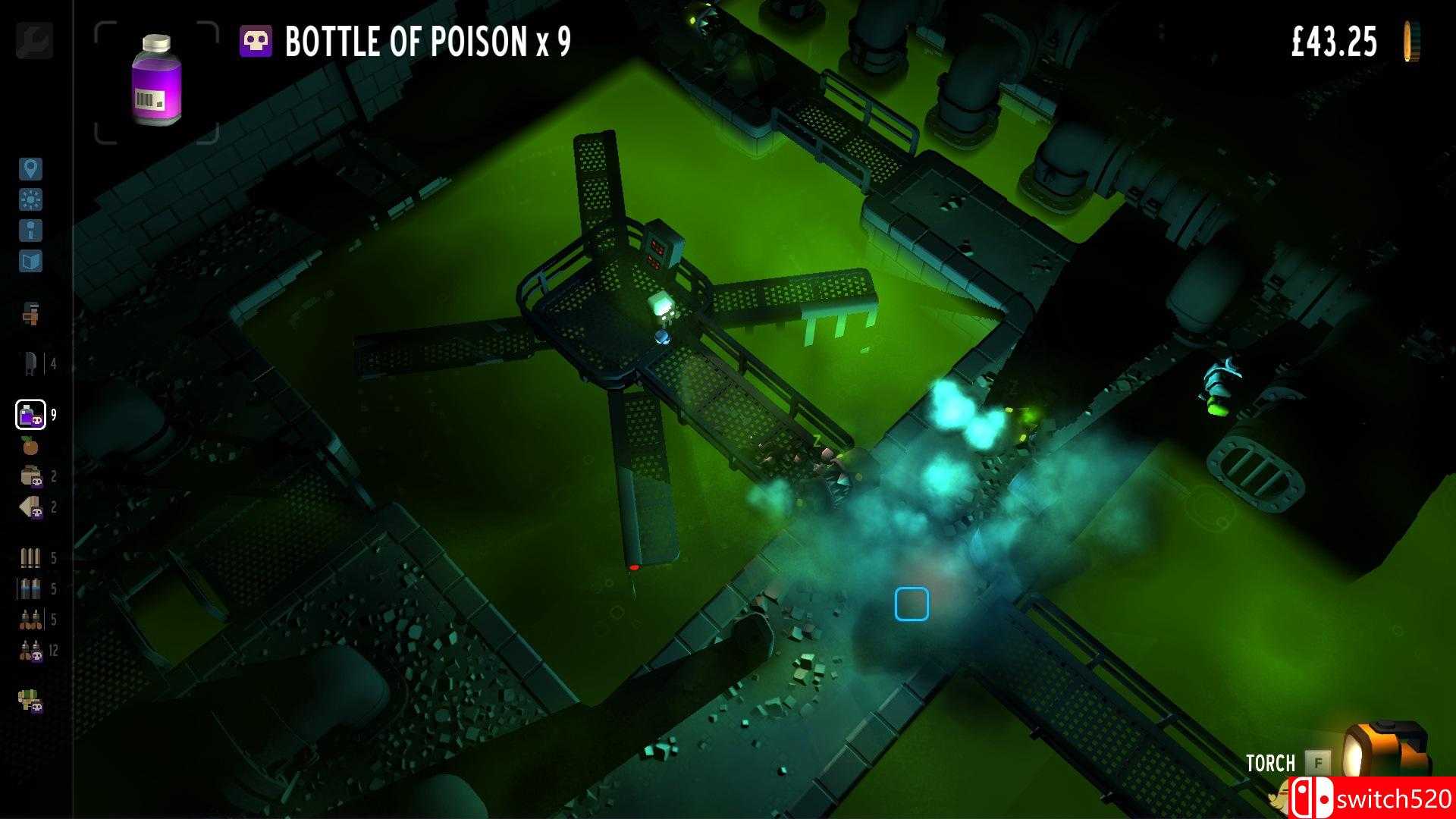Select the location marker icon in the sidebar
Viewport: 1456px width, 819px height.
[30, 170]
